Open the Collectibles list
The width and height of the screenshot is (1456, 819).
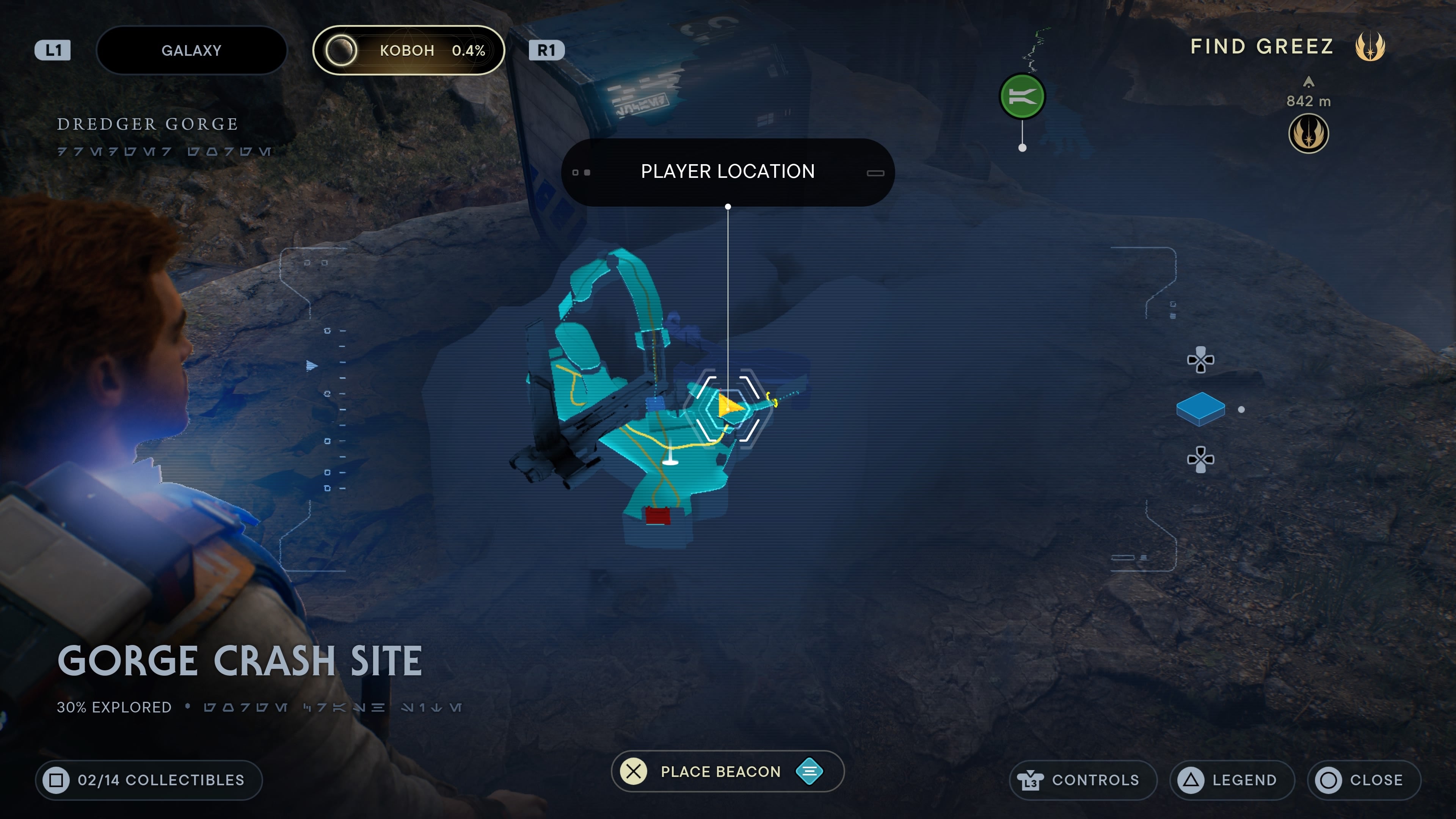click(x=149, y=780)
